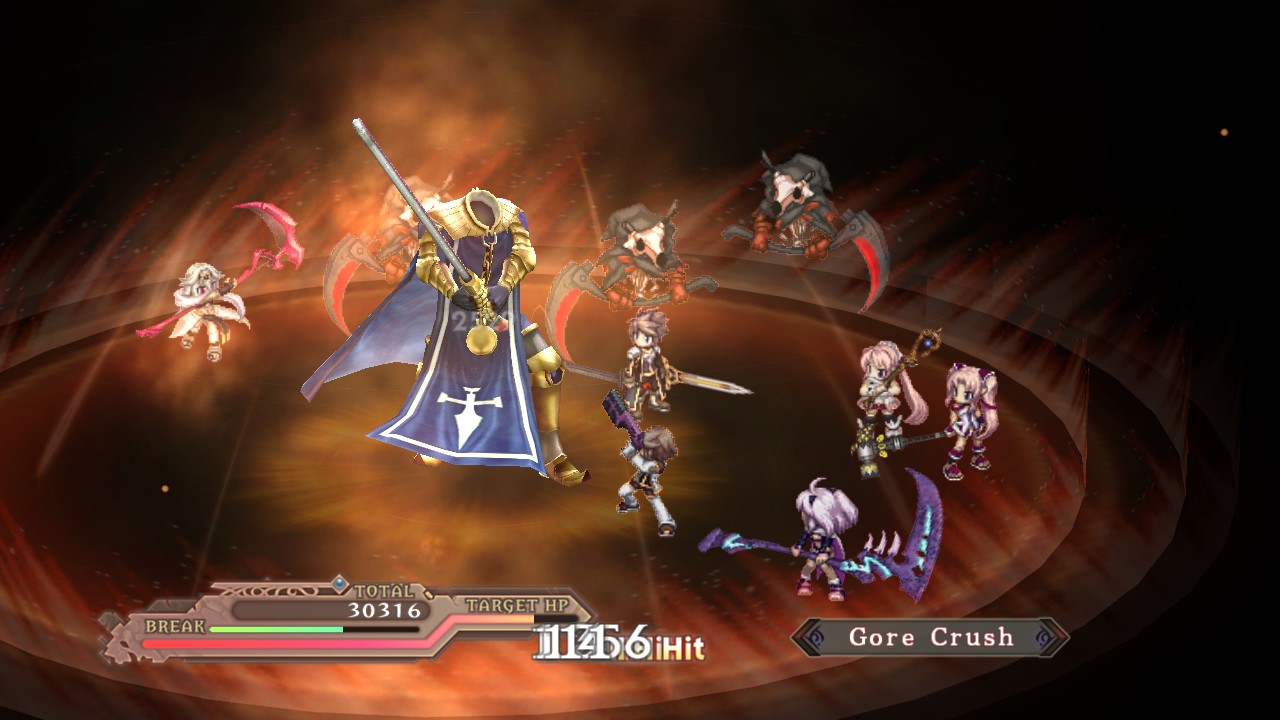Click the pink HP bar below BREAK
1280x720 pixels.
point(290,641)
